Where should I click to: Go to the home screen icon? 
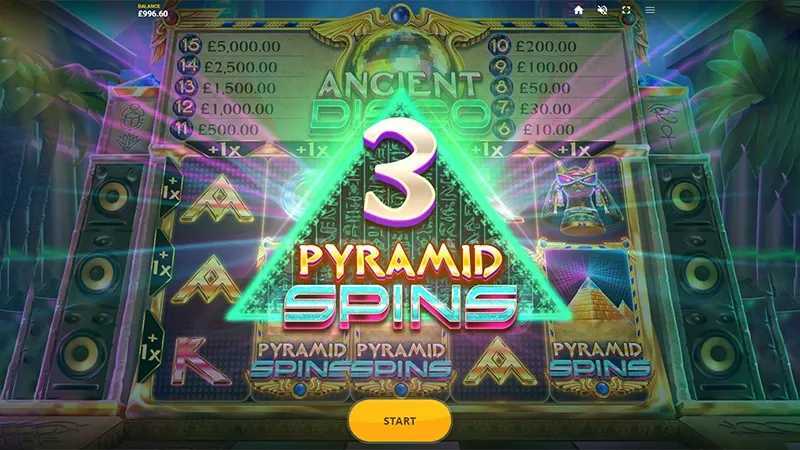[x=578, y=10]
